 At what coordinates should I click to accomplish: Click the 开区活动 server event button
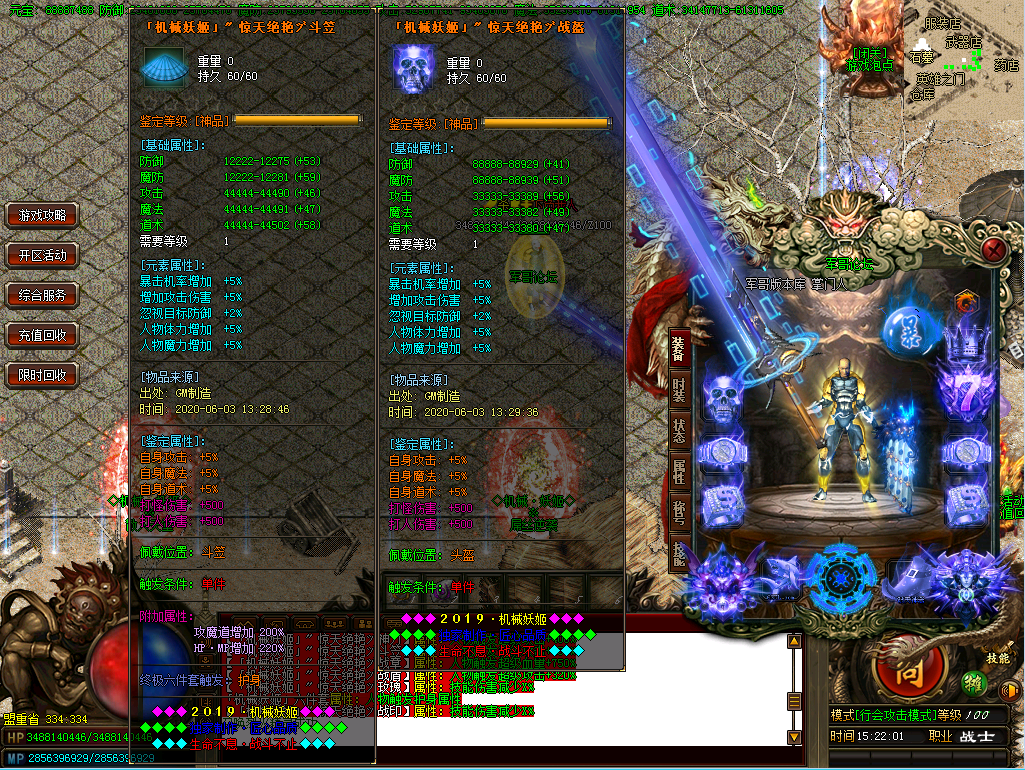(42, 255)
